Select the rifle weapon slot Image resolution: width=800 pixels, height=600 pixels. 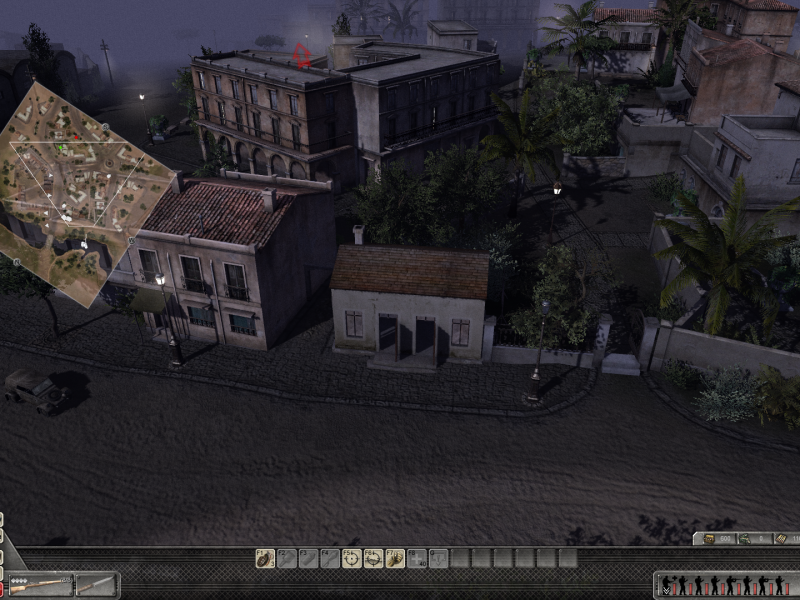coord(40,584)
